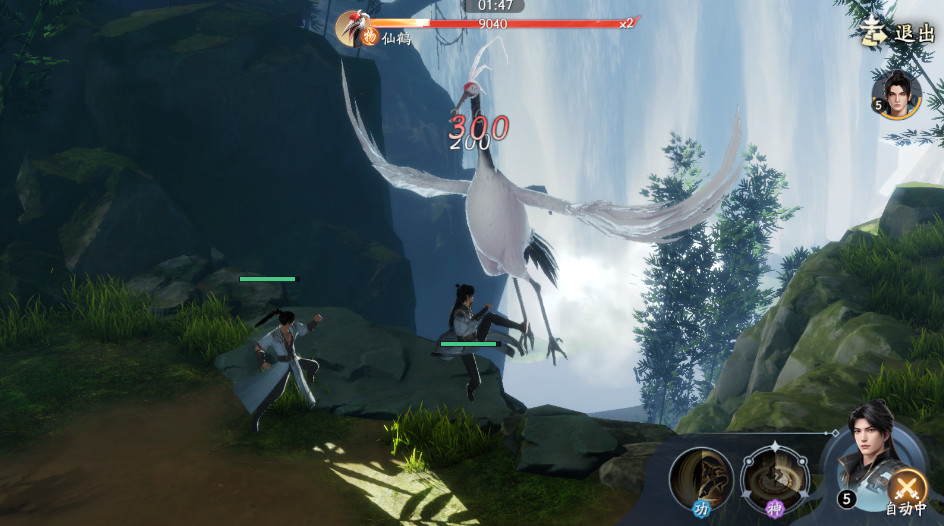This screenshot has height=526, width=944.
Task: Toggle the 自动中 auto-battle crossed swords button
Action: click(907, 487)
